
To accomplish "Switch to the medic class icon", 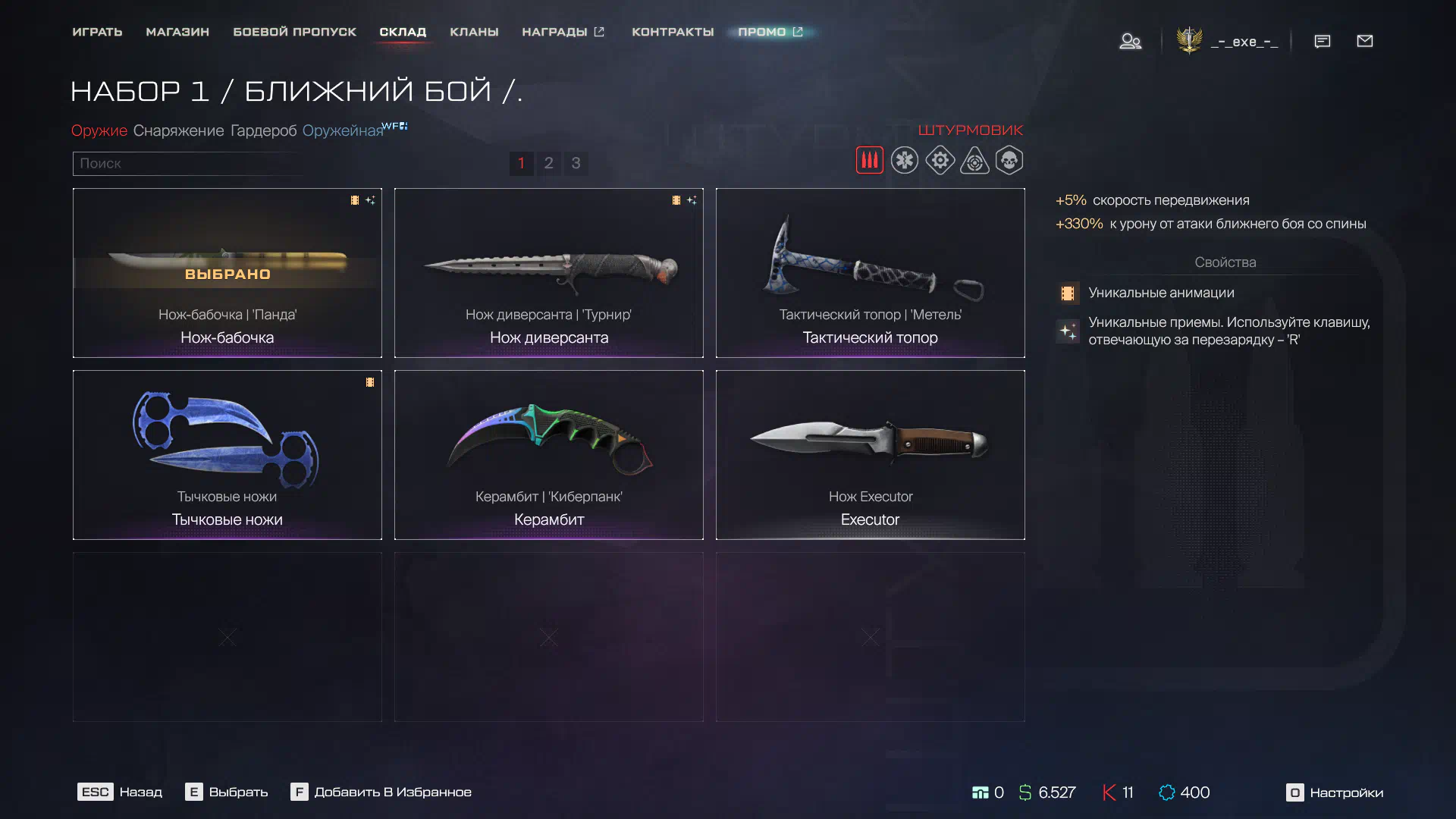I will [x=904, y=161].
